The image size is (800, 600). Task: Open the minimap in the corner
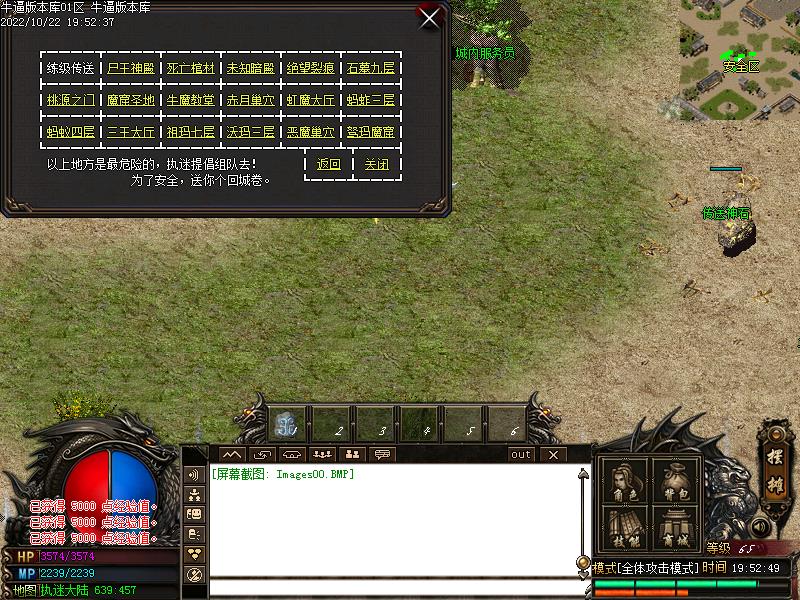point(740,60)
